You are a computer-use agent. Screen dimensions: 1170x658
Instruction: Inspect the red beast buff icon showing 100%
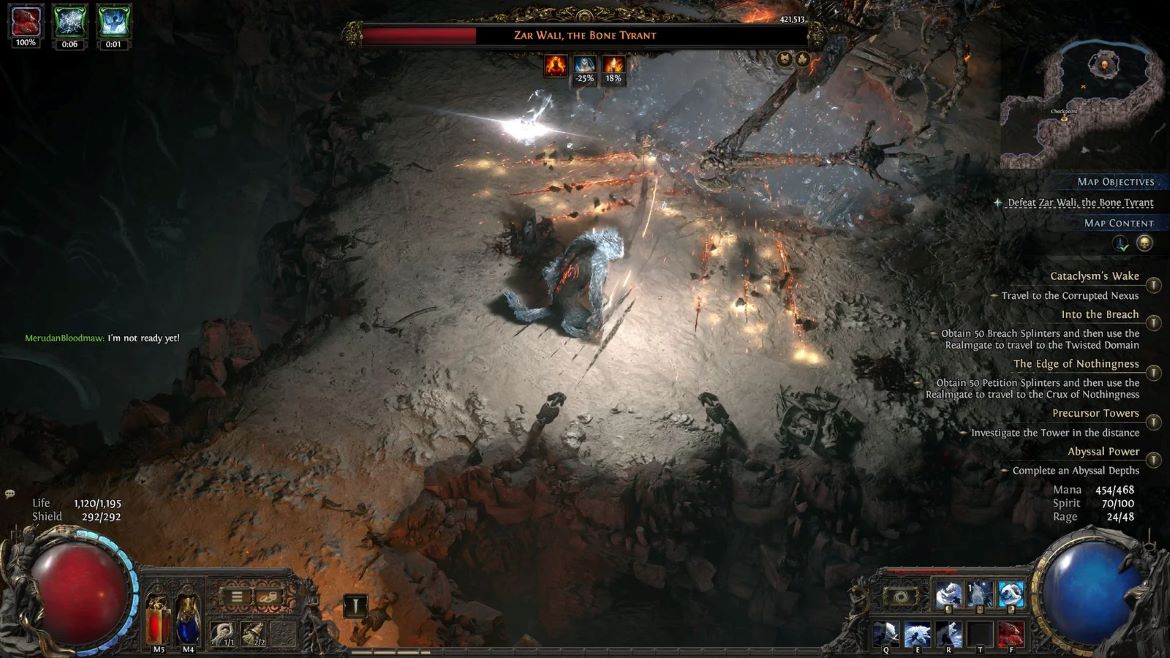[x=27, y=20]
